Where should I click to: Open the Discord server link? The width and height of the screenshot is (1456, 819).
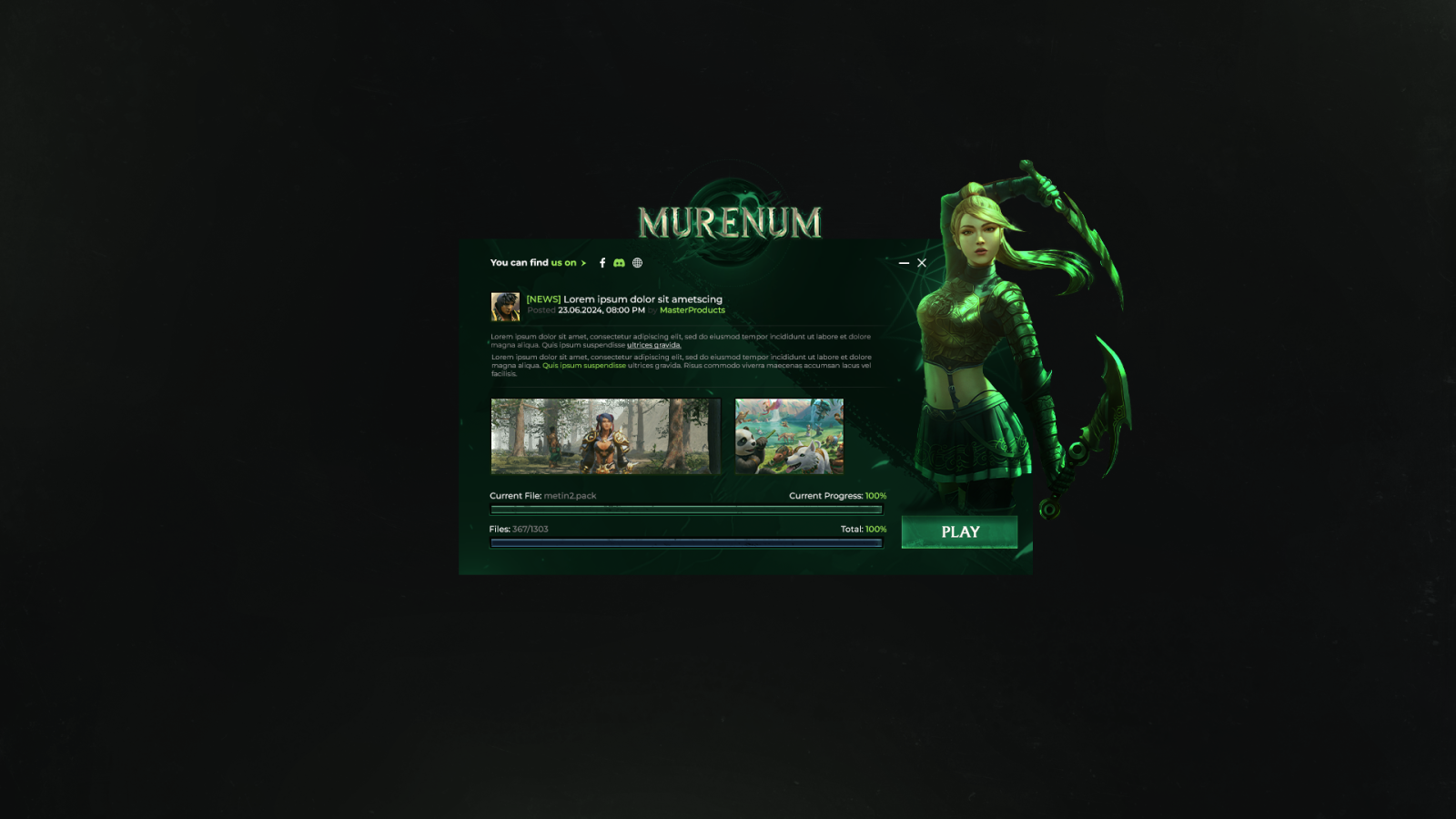(x=619, y=263)
